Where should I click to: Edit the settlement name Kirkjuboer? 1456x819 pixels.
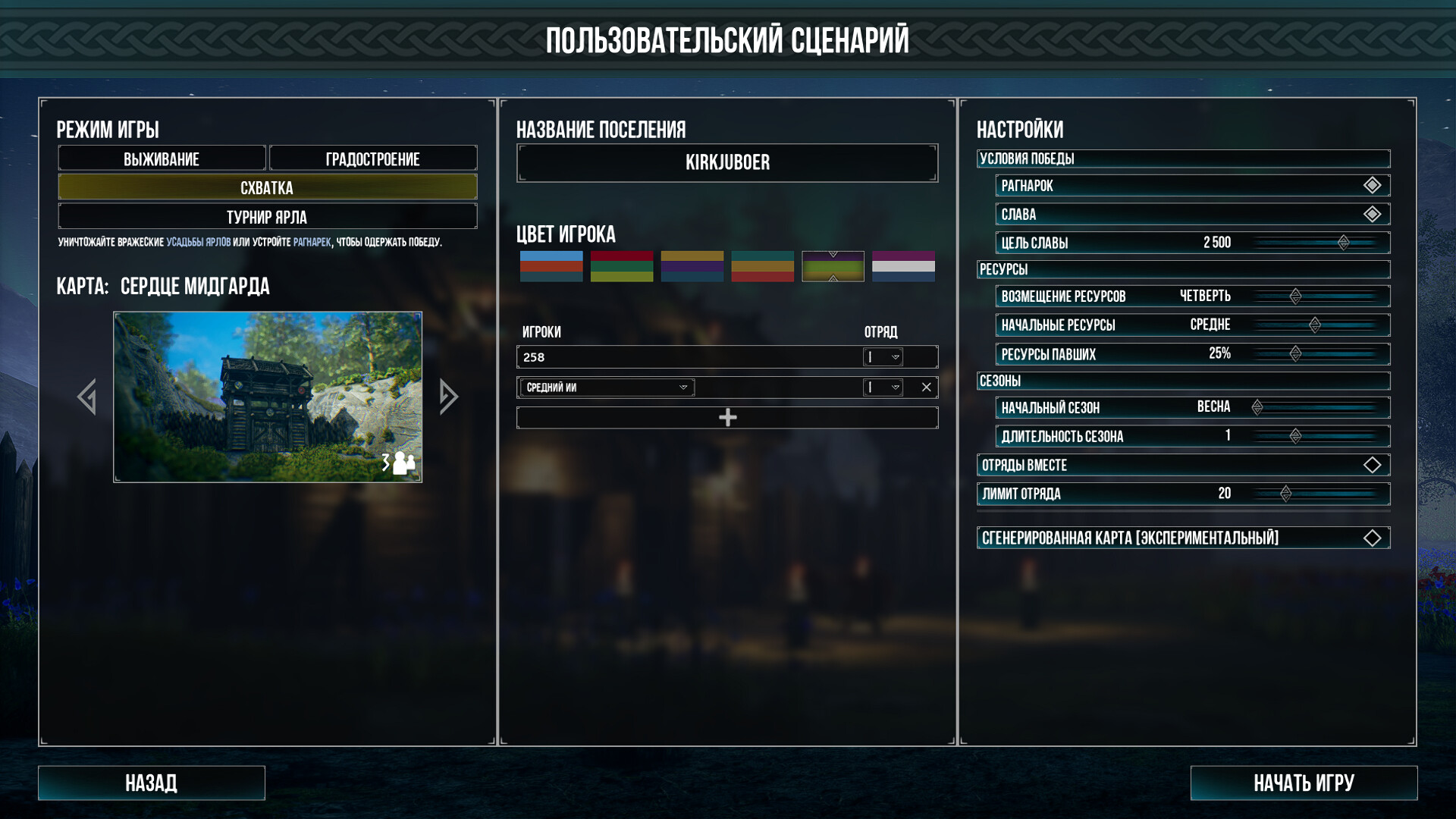tap(726, 163)
